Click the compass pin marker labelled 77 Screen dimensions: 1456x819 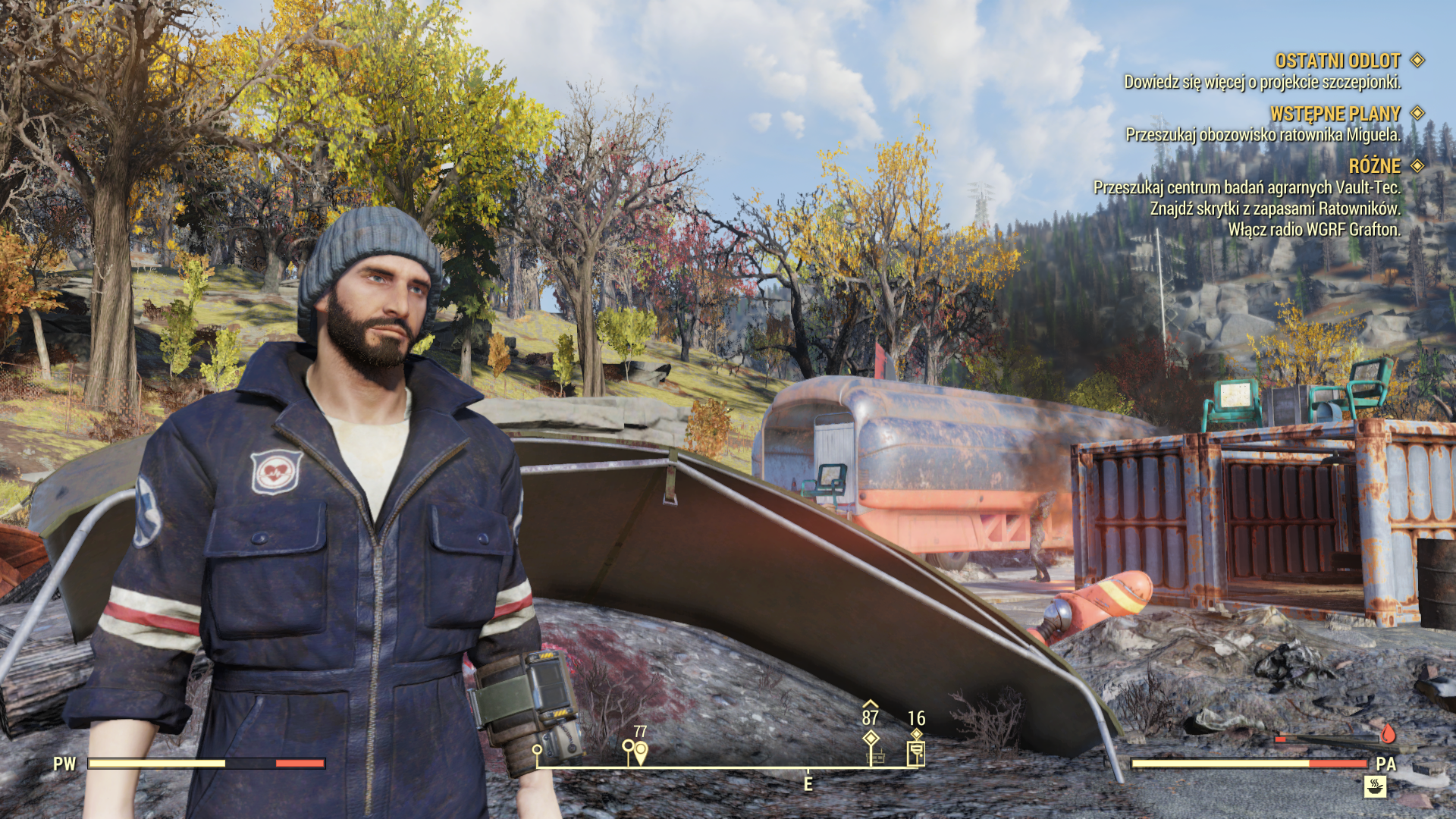point(641,752)
